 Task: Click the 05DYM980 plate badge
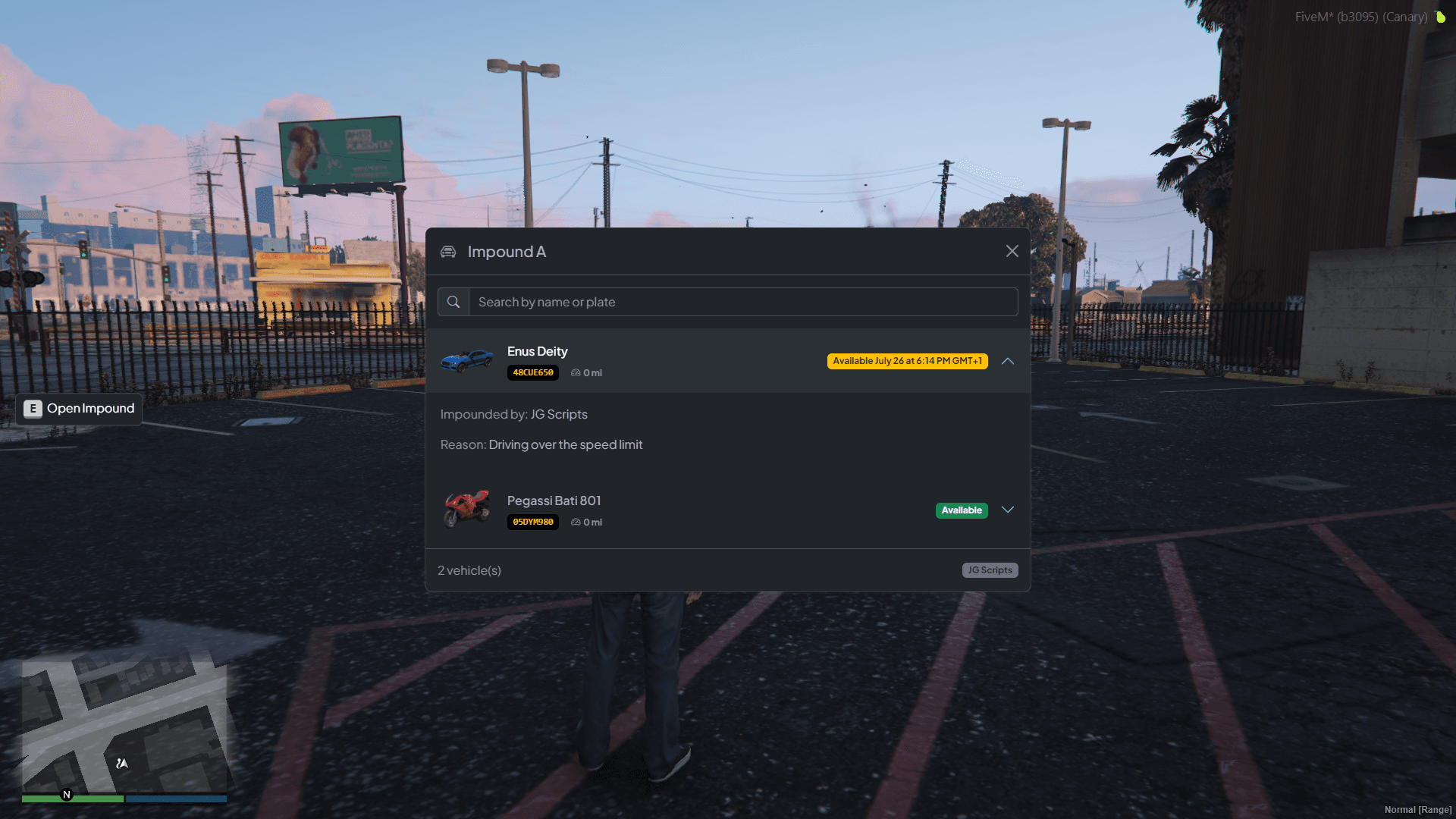pyautogui.click(x=532, y=522)
